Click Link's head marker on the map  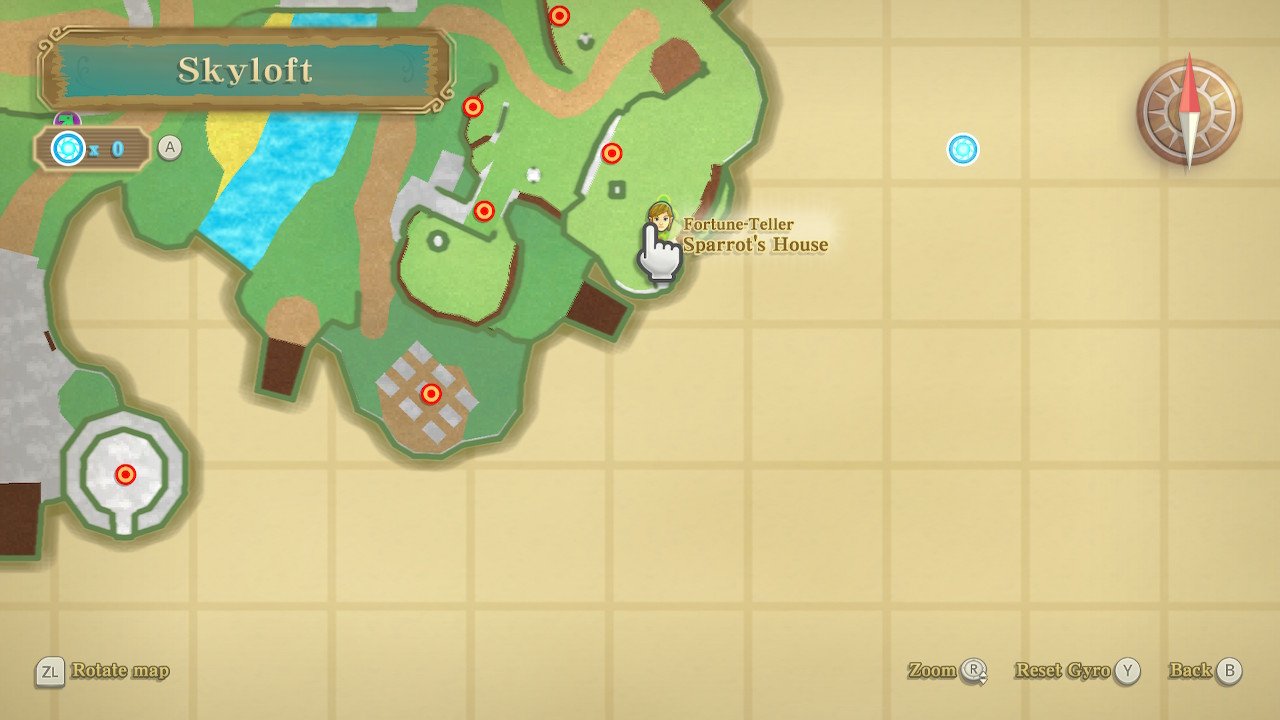click(660, 216)
